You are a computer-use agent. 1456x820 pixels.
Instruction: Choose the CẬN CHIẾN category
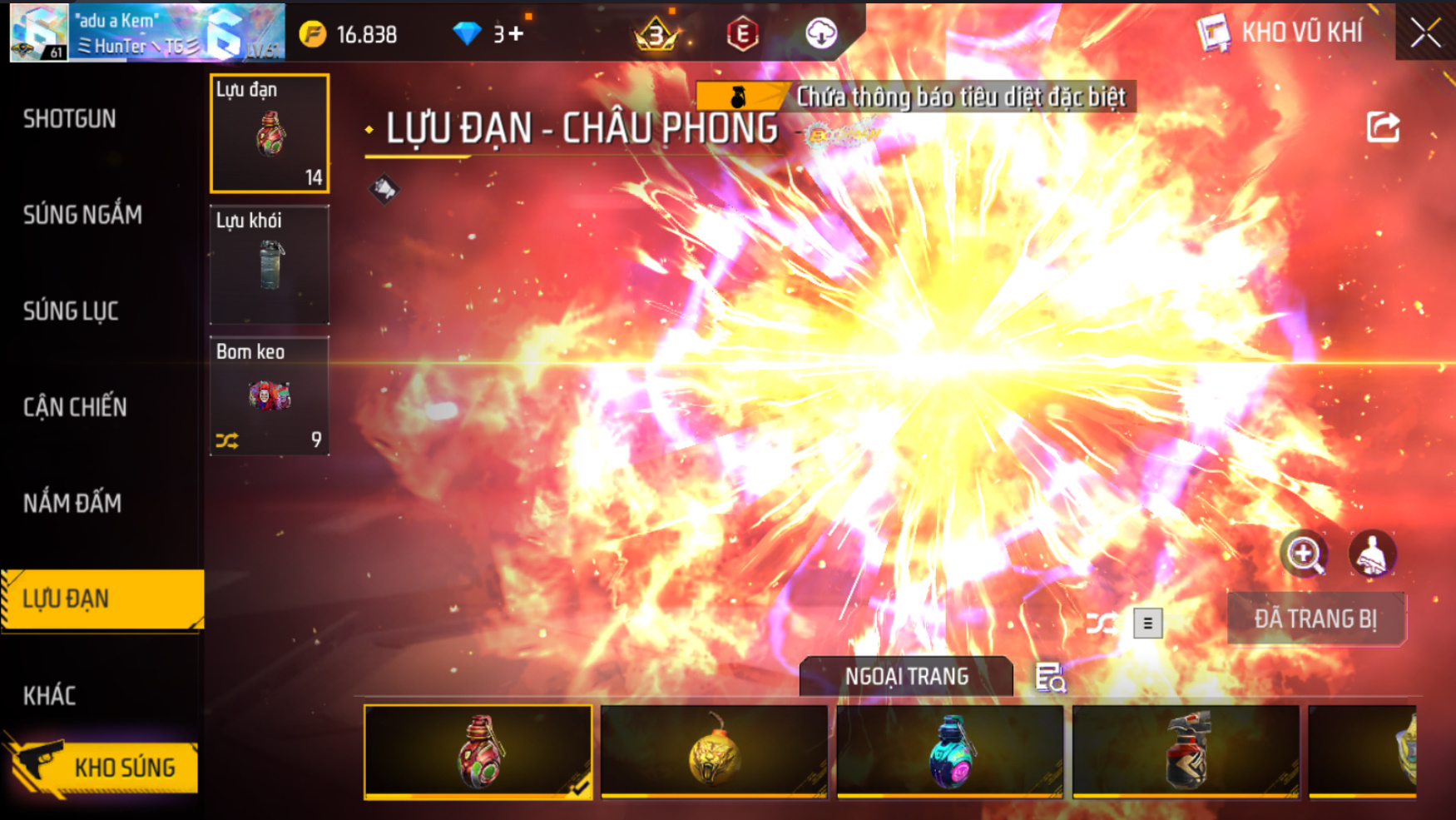coord(75,407)
